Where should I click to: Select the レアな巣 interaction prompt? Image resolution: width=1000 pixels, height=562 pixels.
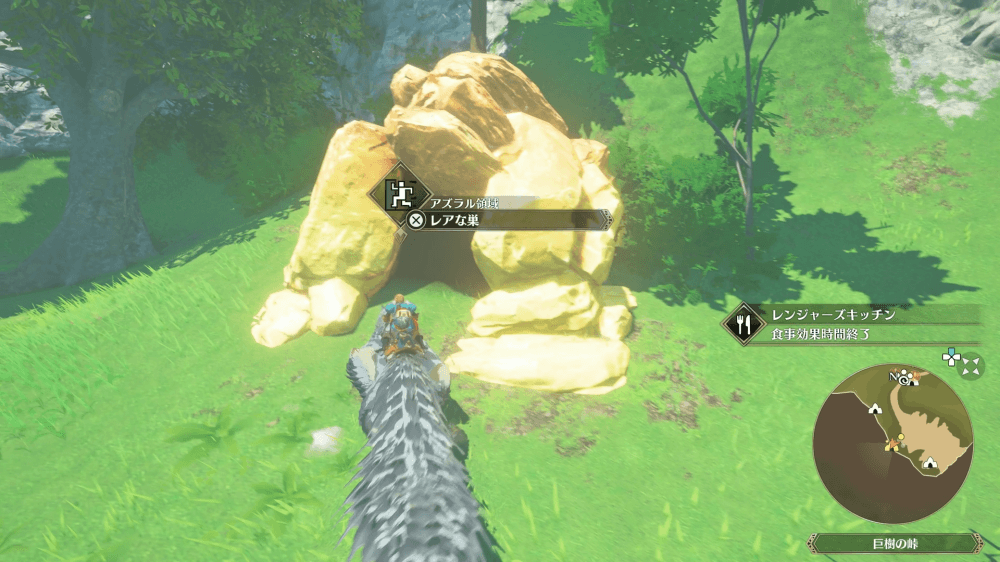tap(507, 220)
